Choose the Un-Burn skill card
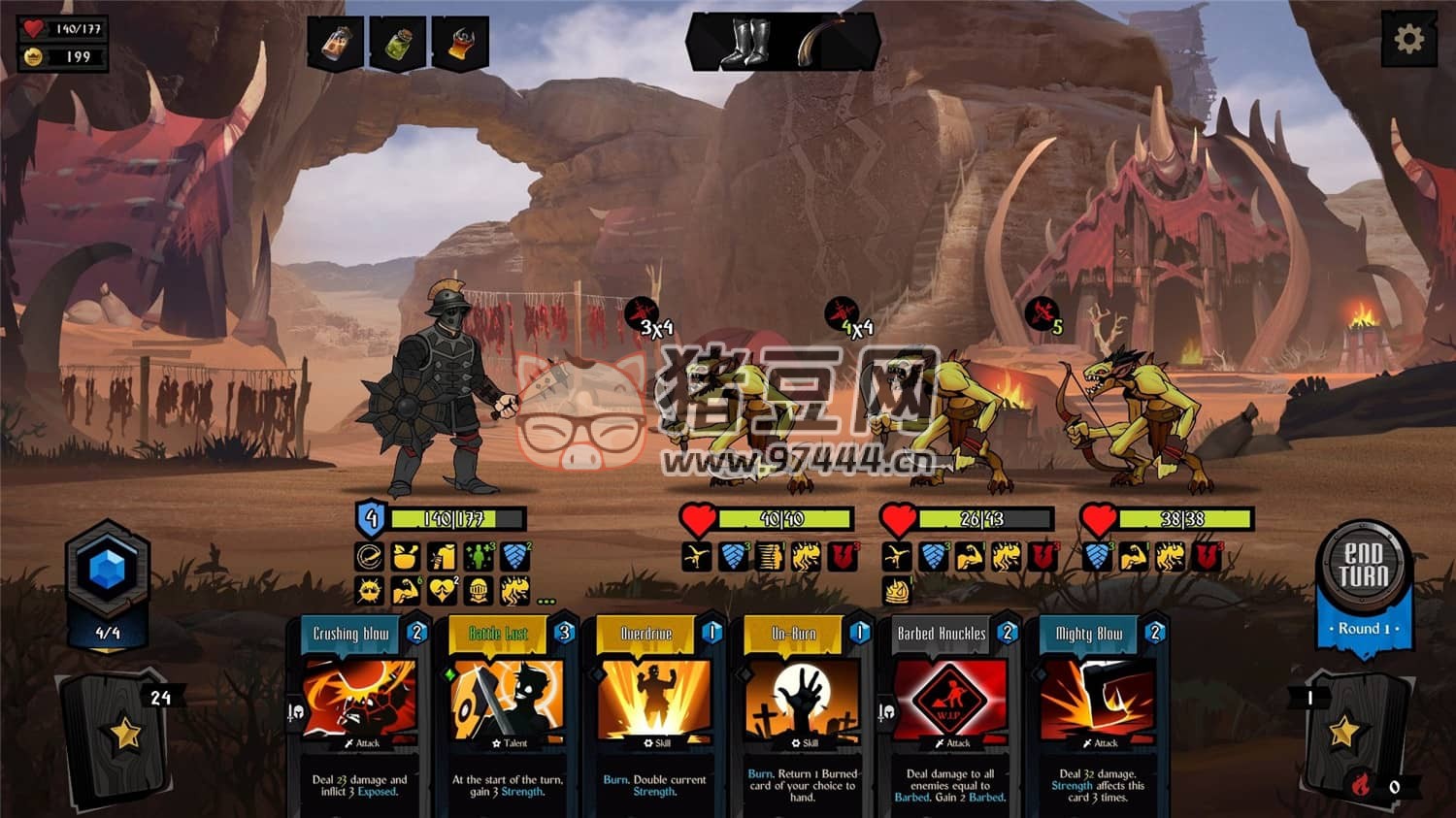The height and width of the screenshot is (818, 1456). pos(803,713)
